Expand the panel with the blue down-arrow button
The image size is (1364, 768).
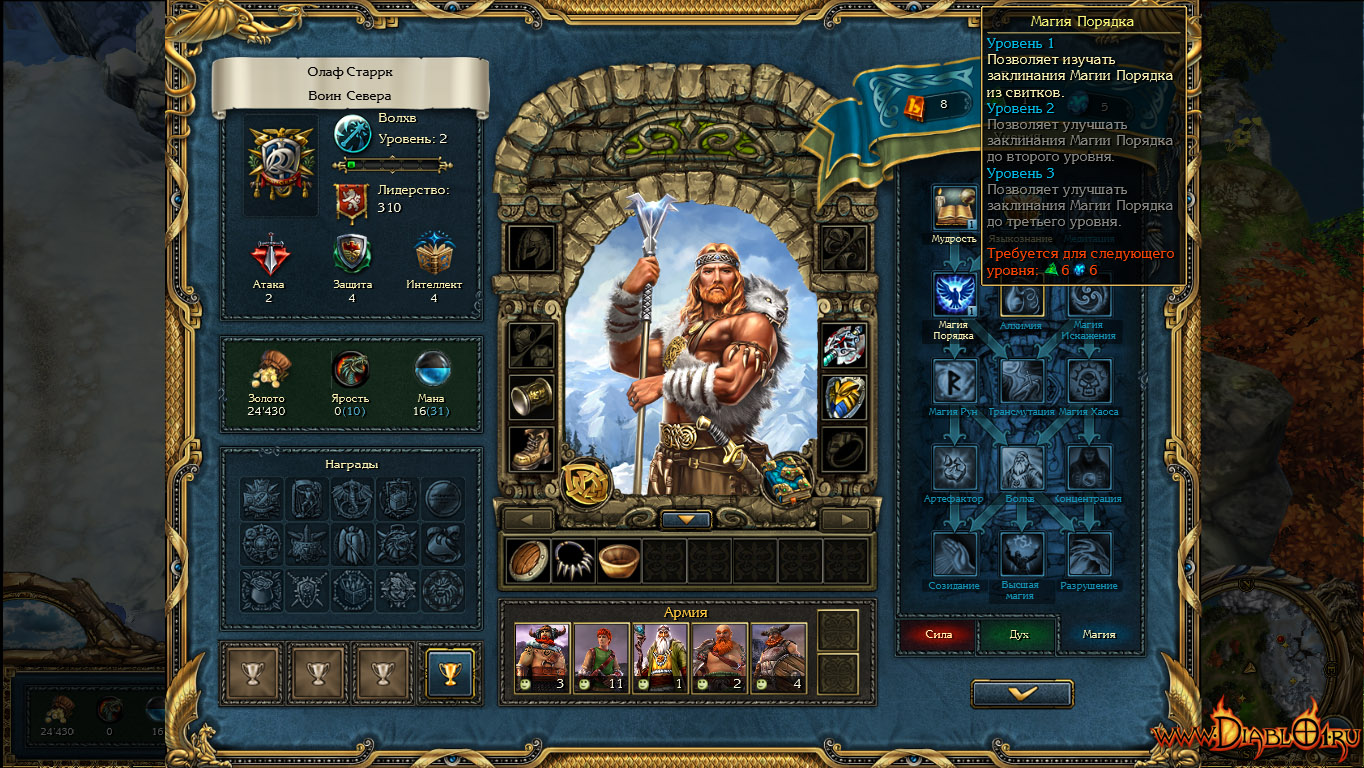coord(686,520)
